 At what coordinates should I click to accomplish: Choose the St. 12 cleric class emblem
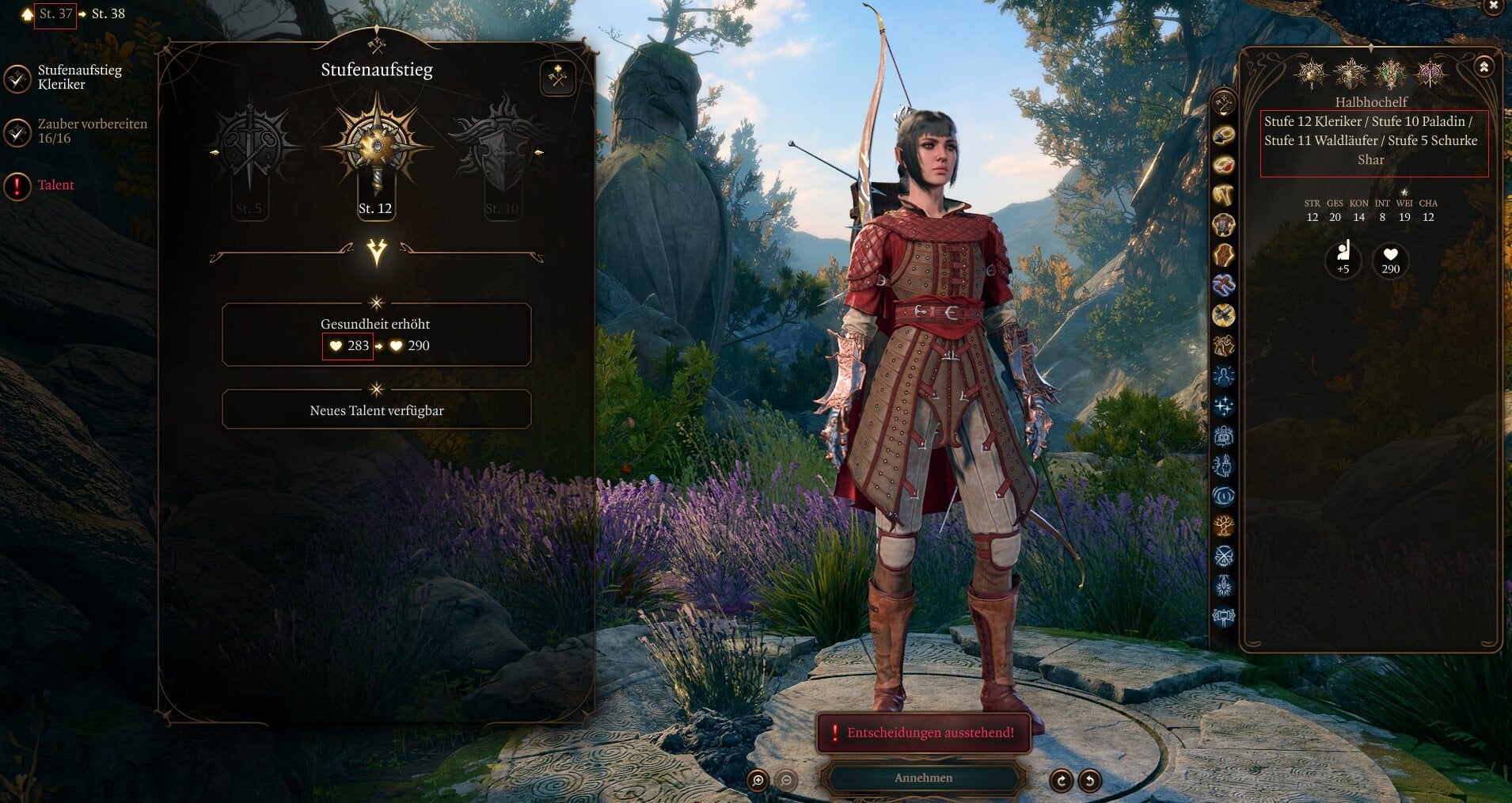376,150
